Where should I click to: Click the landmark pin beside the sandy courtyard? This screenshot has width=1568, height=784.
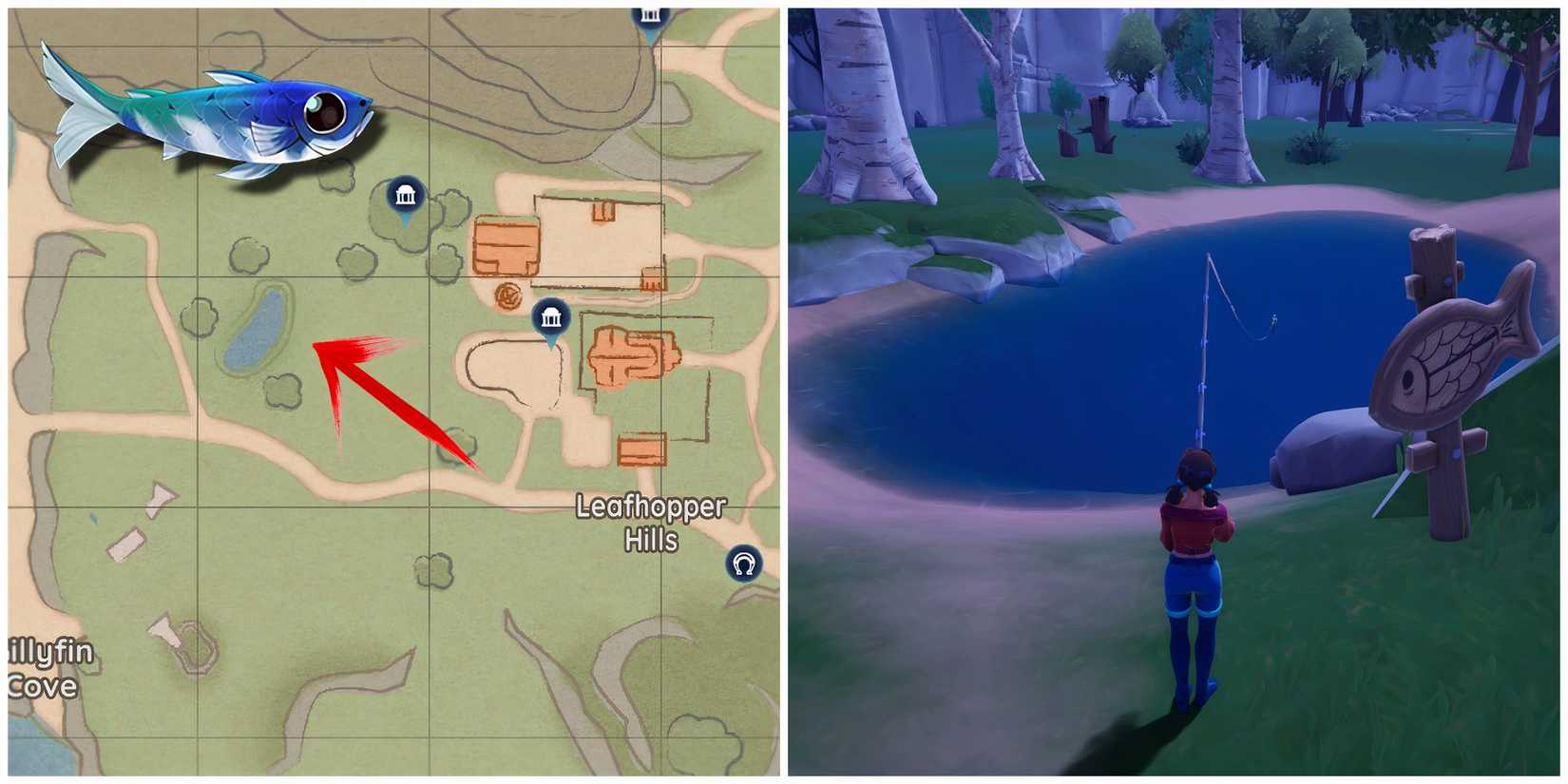pos(551,318)
